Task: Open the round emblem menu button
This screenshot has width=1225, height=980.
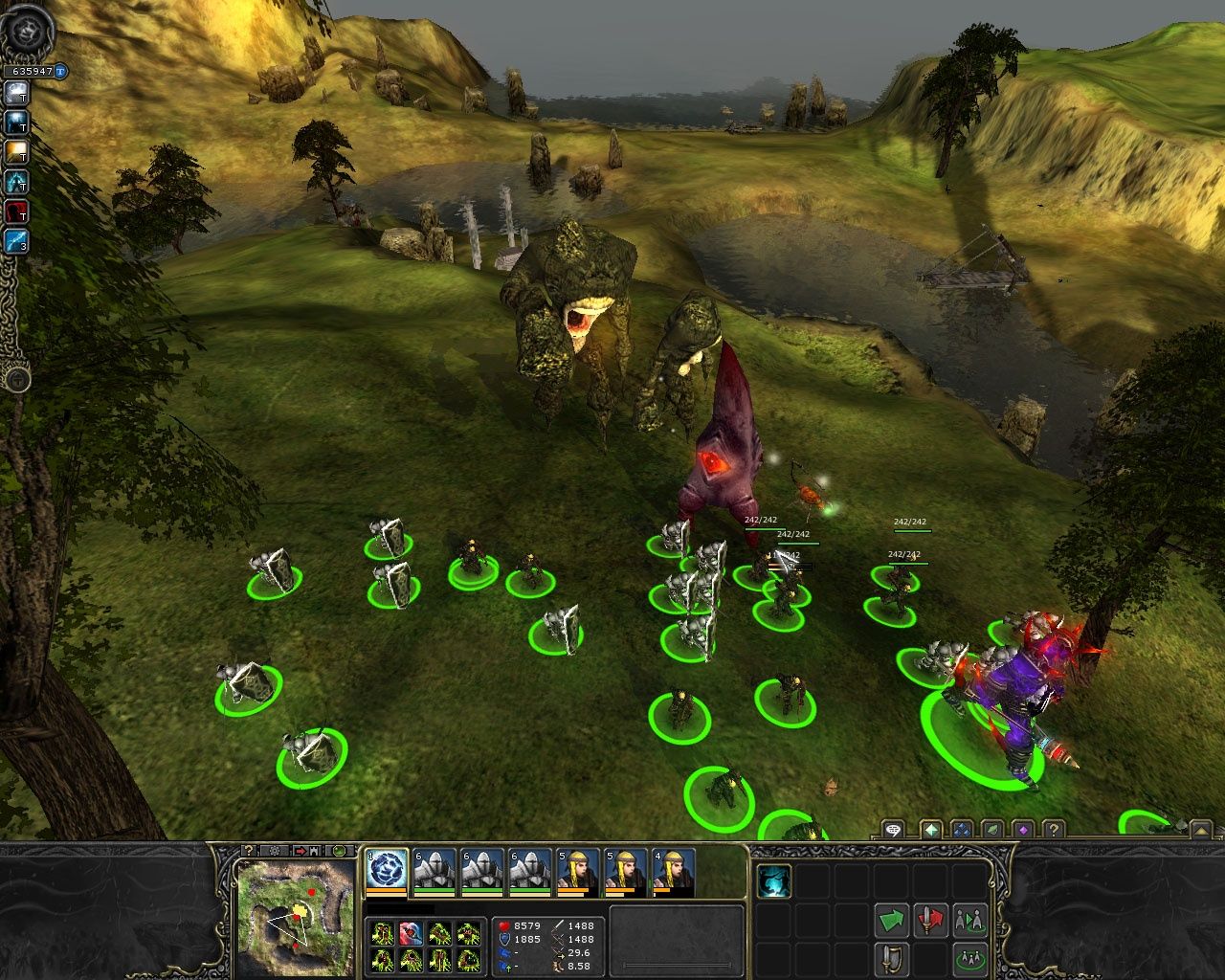Action: (27, 31)
